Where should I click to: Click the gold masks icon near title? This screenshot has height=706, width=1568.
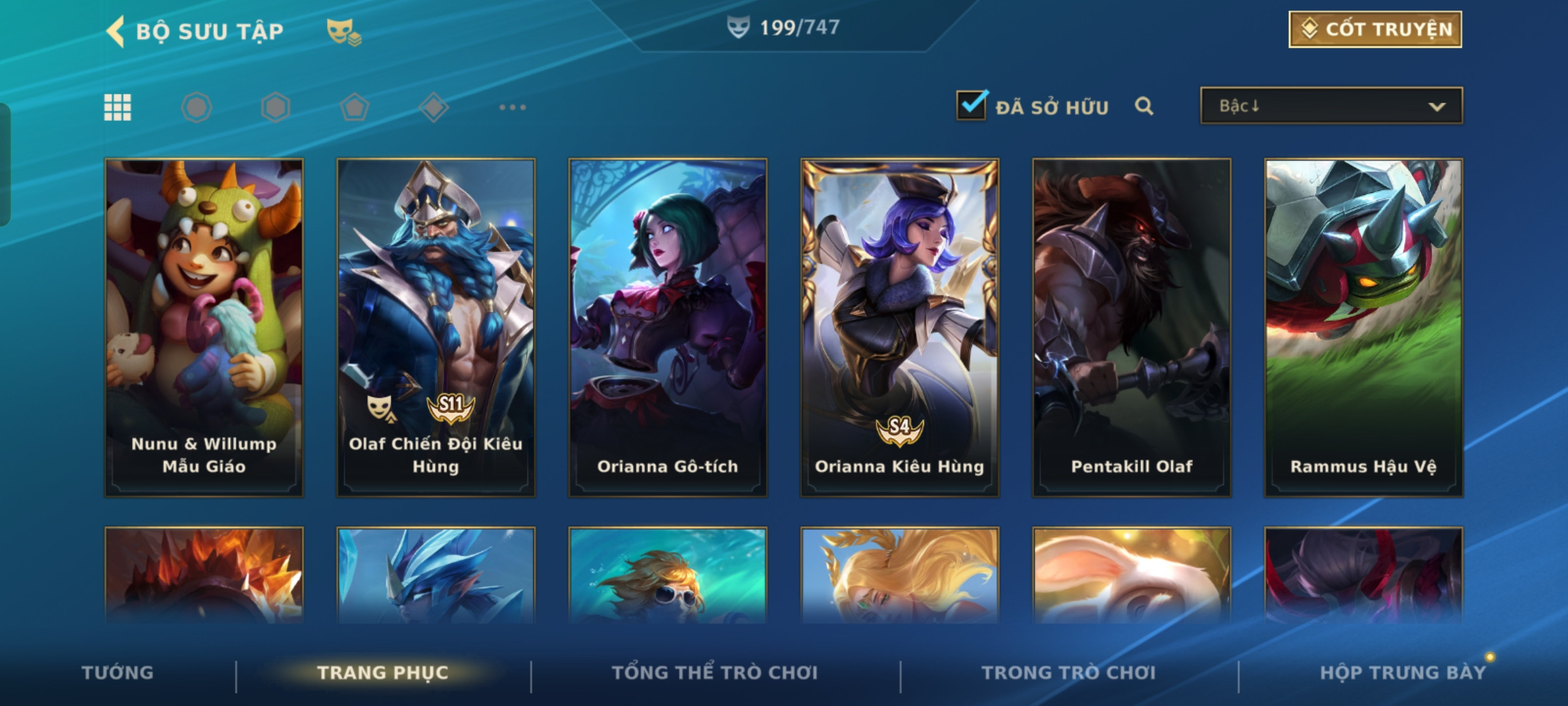pyautogui.click(x=344, y=31)
